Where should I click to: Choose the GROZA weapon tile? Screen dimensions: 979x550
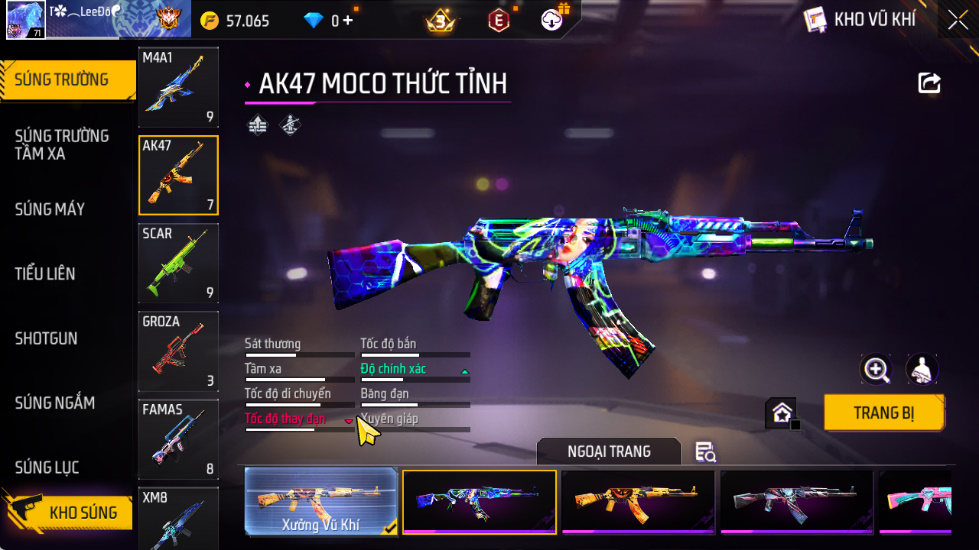pos(178,351)
